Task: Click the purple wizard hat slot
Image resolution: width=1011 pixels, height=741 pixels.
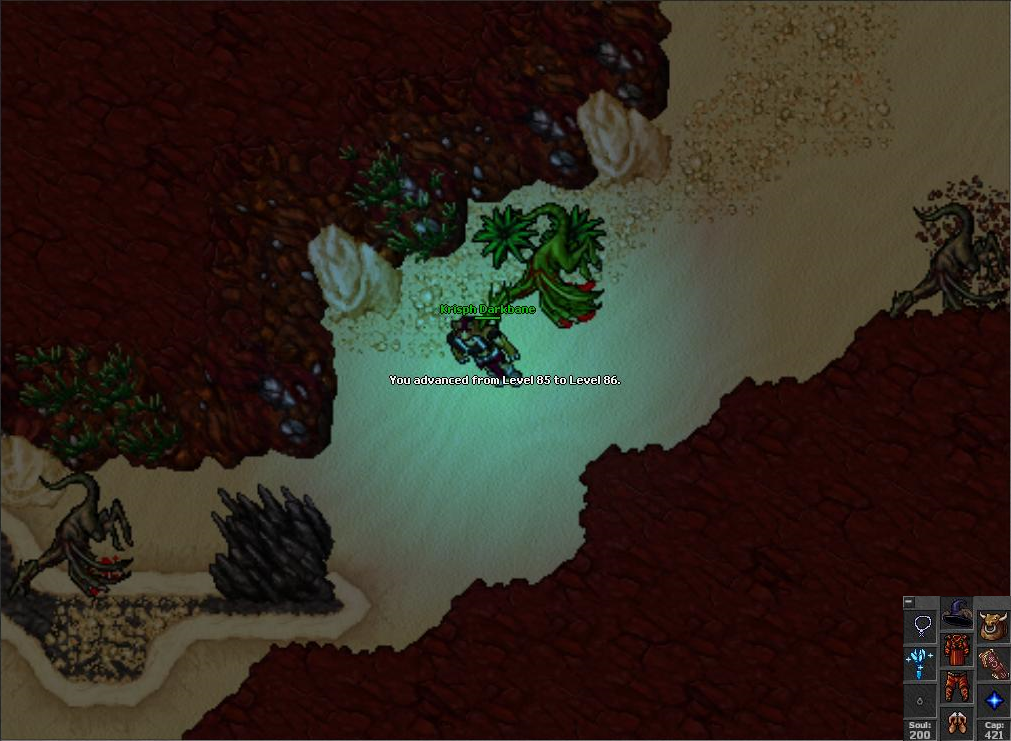Action: (957, 613)
